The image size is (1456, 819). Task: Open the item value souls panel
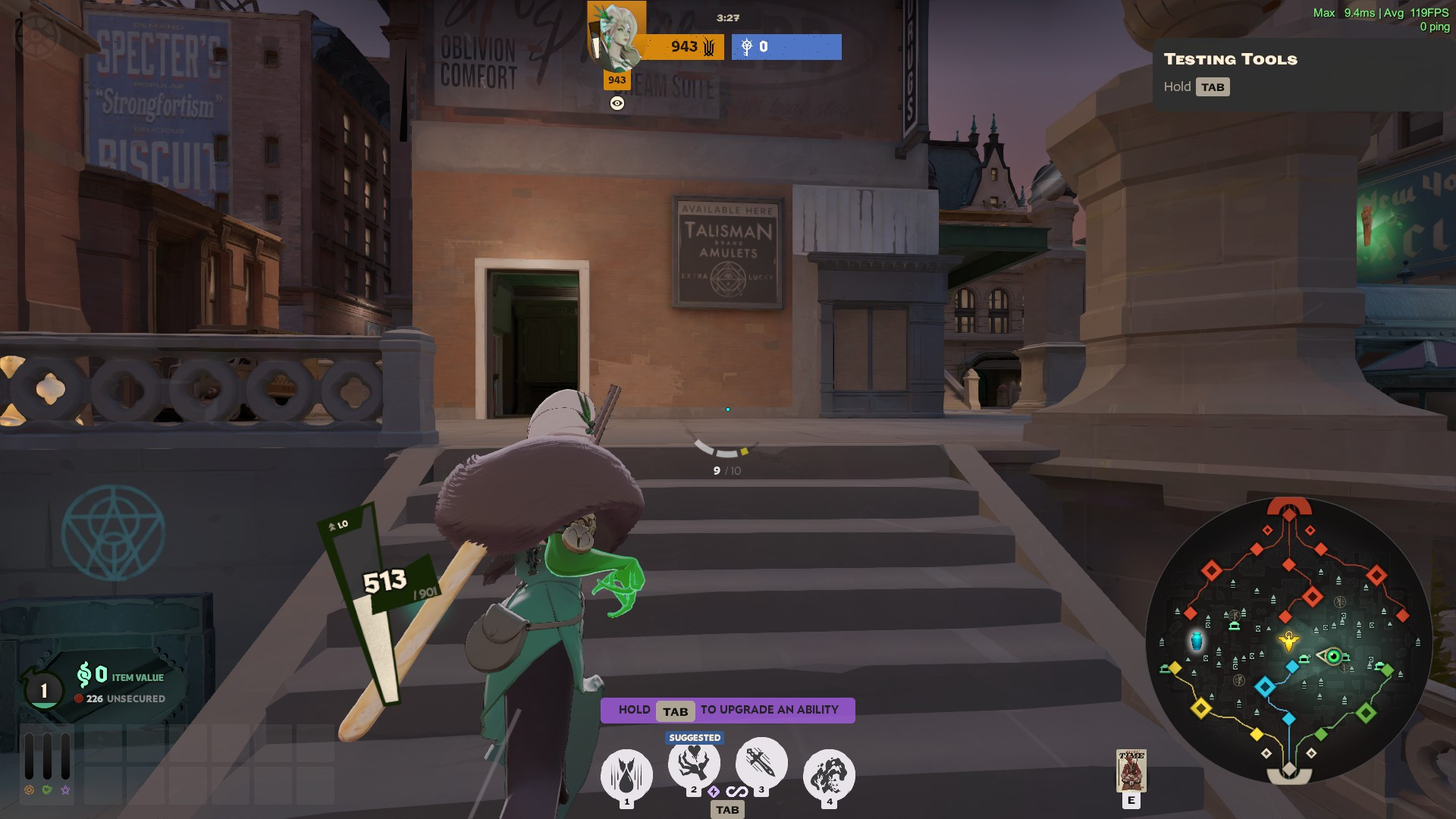pos(121,676)
